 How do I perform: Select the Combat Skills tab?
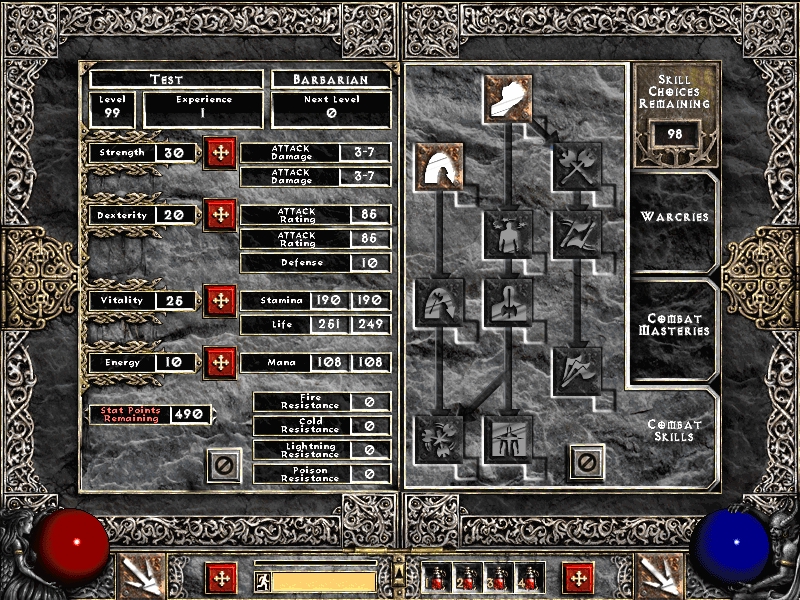pyautogui.click(x=674, y=431)
